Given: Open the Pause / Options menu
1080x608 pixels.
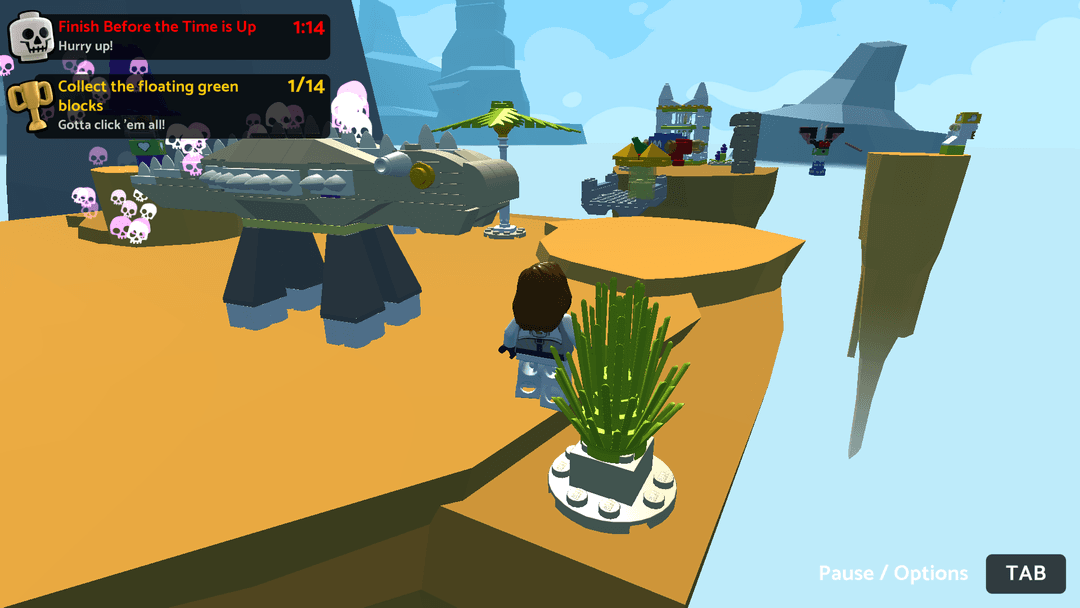Looking at the screenshot, I should point(1025,573).
